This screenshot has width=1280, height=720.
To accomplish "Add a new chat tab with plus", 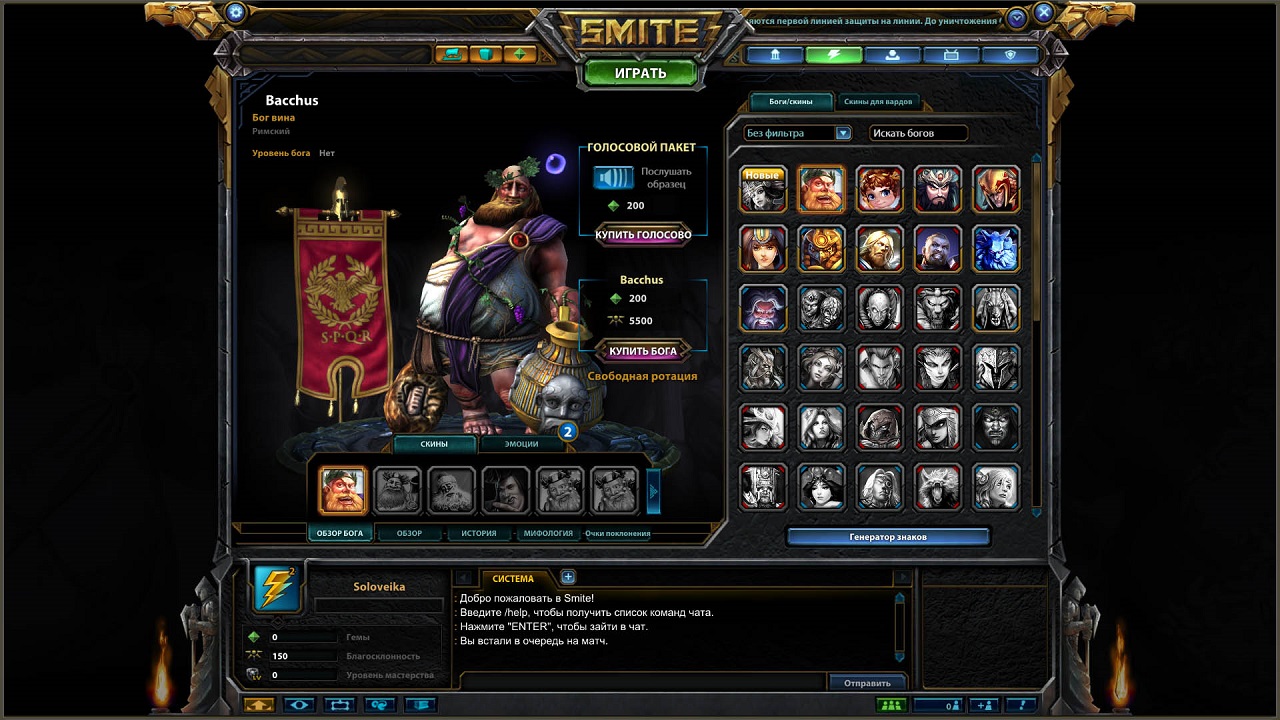I will pos(568,576).
